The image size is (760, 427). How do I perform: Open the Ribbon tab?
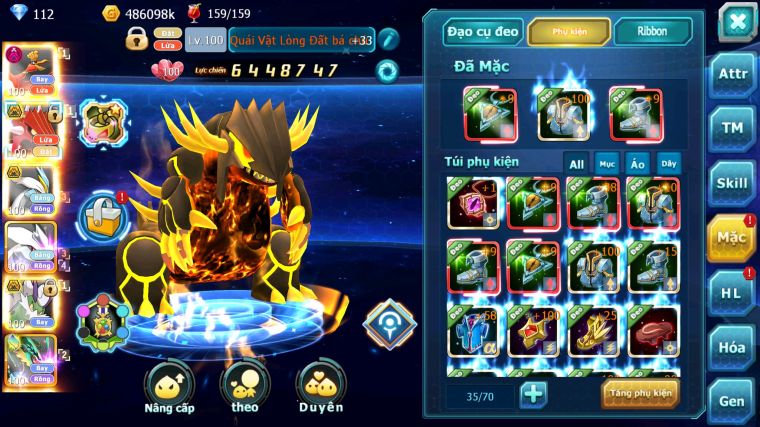[651, 32]
